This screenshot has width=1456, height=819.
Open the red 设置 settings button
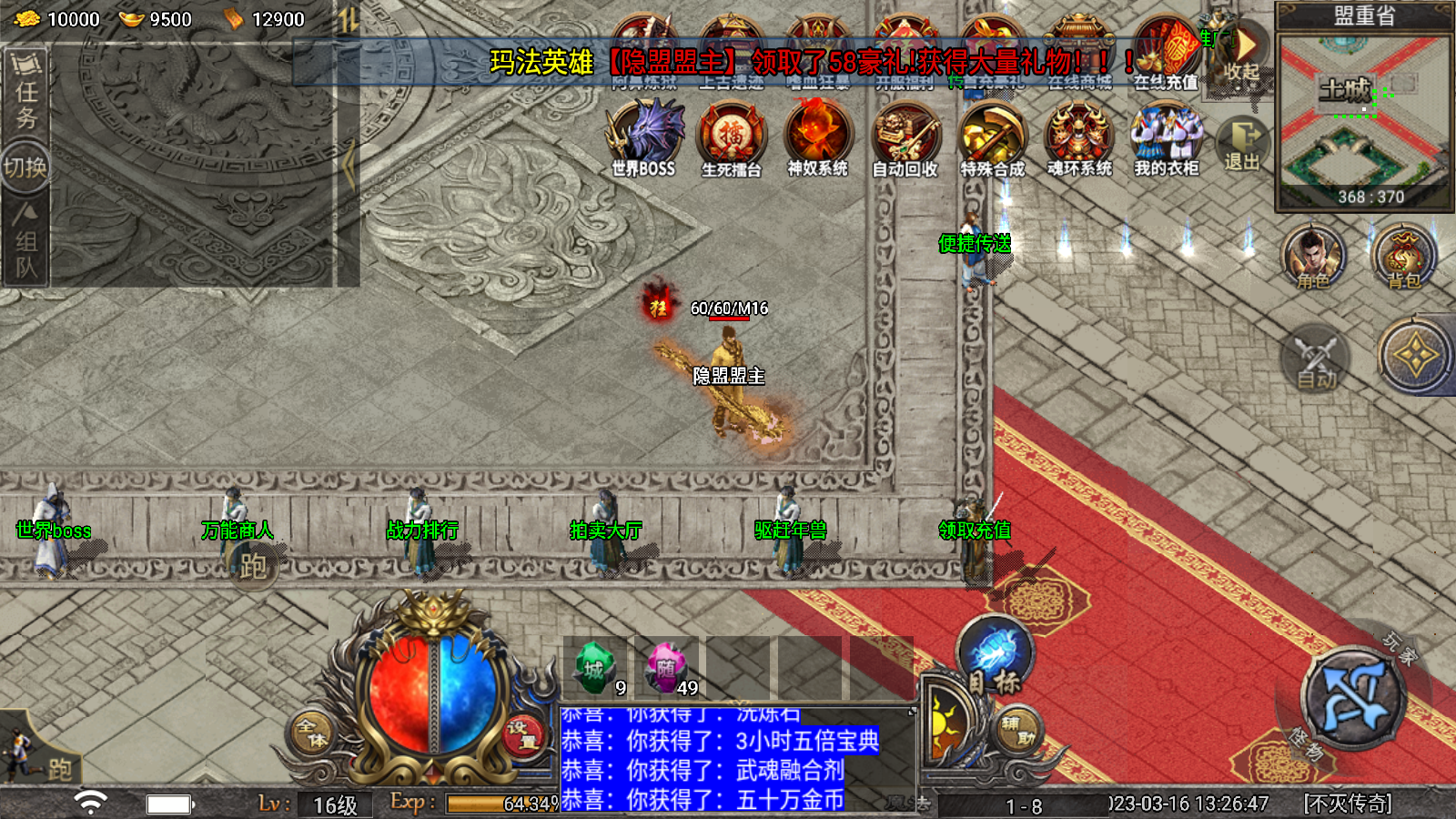[522, 733]
